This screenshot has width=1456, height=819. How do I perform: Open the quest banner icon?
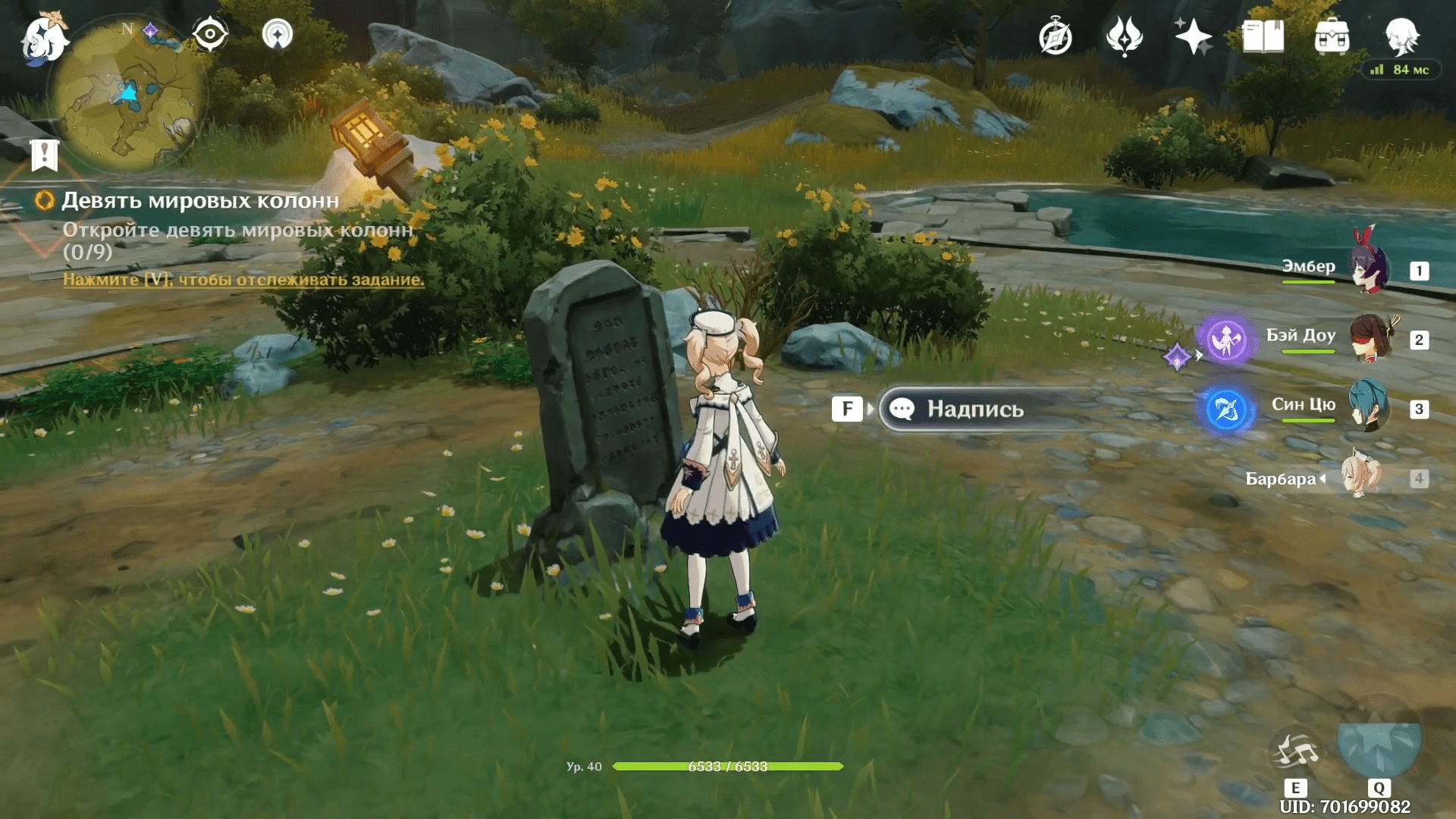[45, 155]
